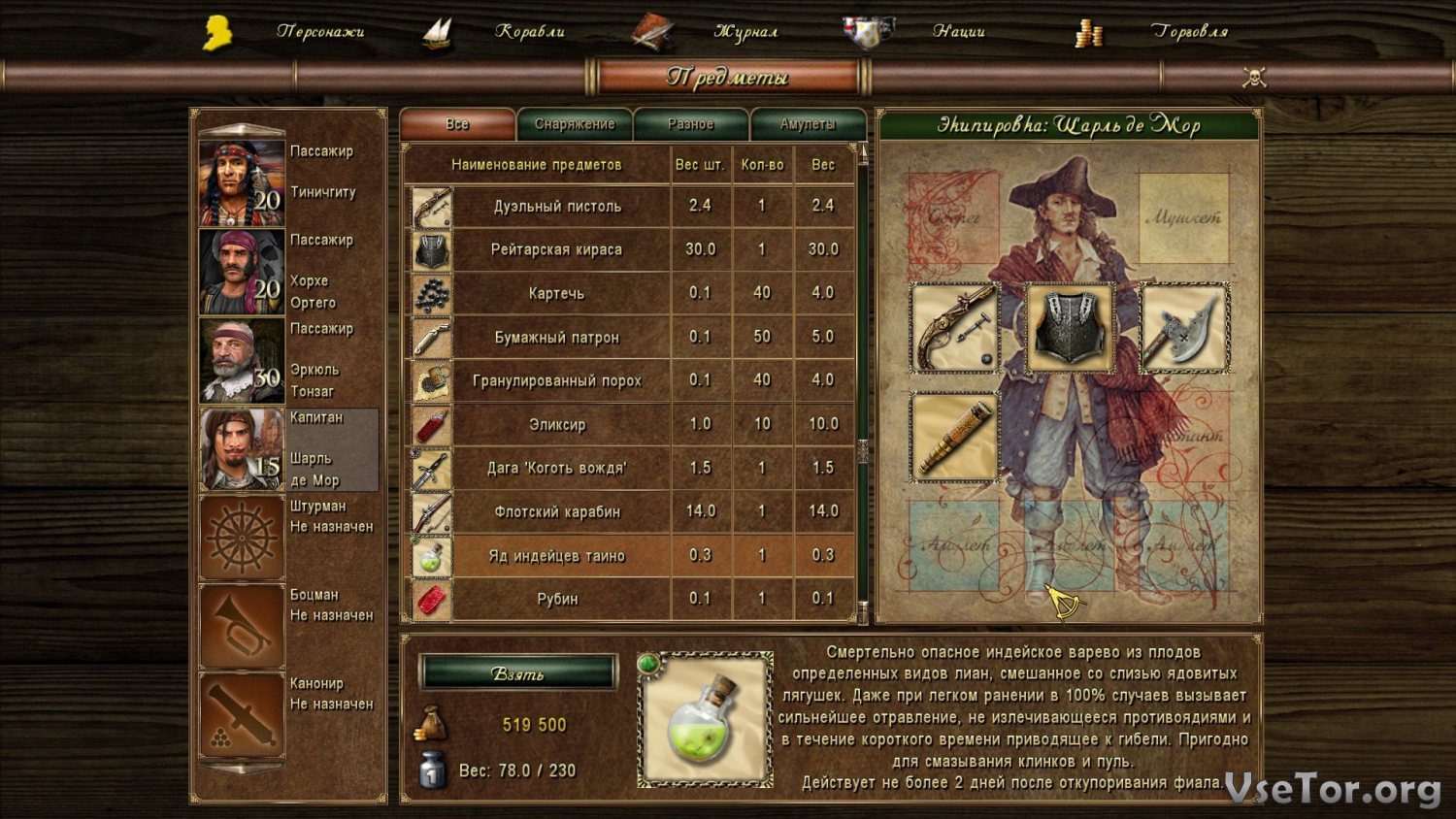Image resolution: width=1456 pixels, height=819 pixels.
Task: Open the Торговля menu
Action: click(x=1189, y=32)
